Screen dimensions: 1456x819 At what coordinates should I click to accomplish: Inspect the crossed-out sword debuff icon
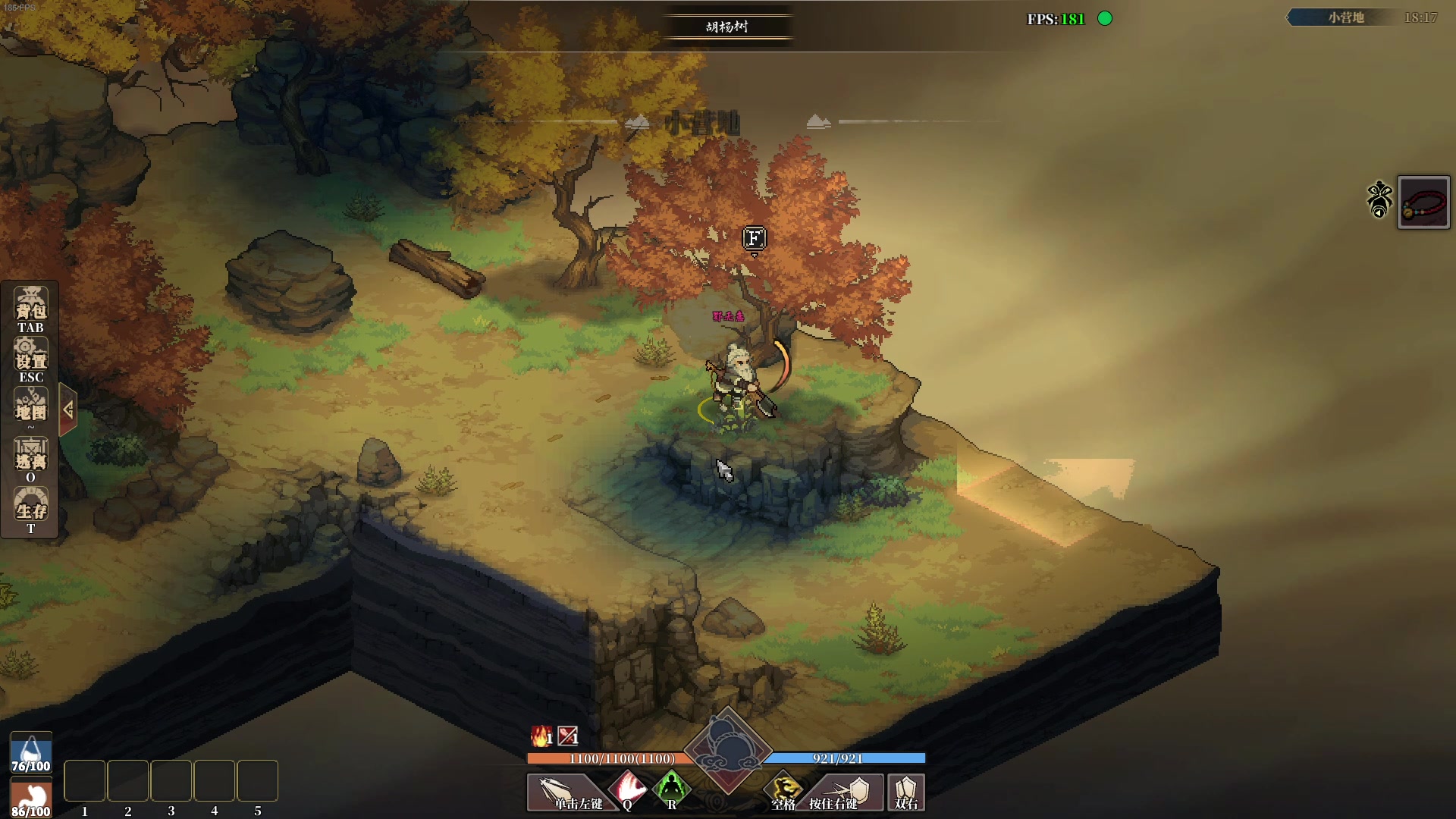pos(568,736)
